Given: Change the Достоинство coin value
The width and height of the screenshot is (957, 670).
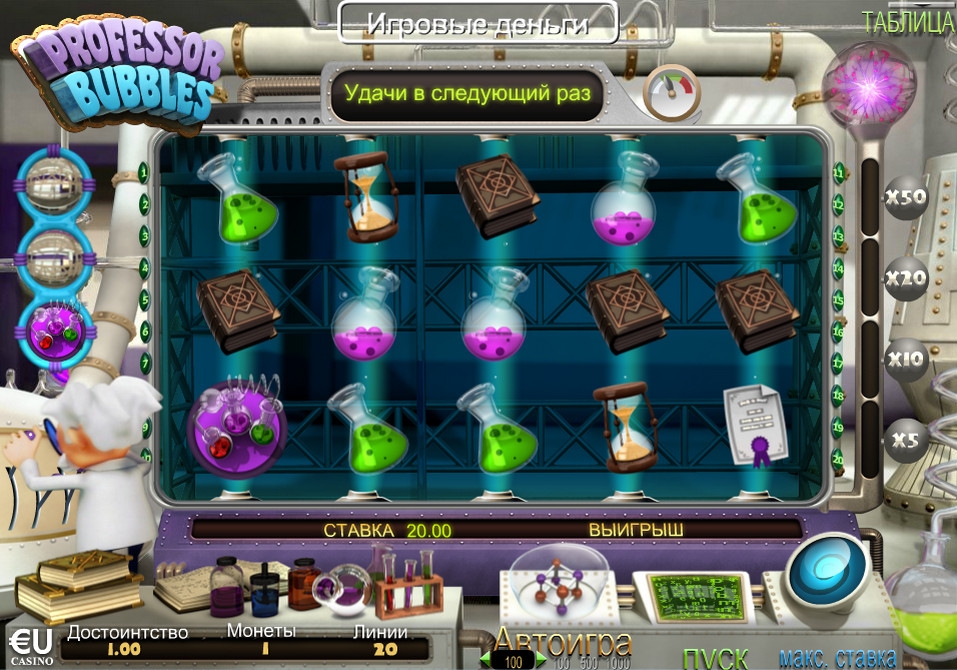Looking at the screenshot, I should click(x=127, y=649).
